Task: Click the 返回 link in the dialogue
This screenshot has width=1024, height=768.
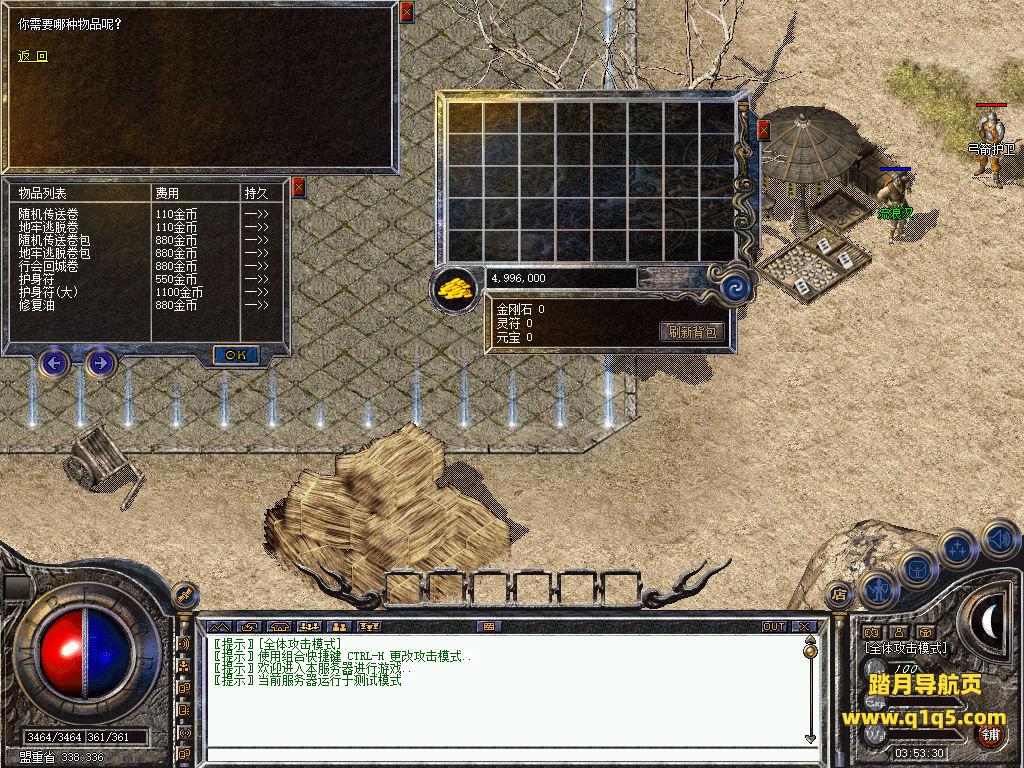Action: coord(33,56)
